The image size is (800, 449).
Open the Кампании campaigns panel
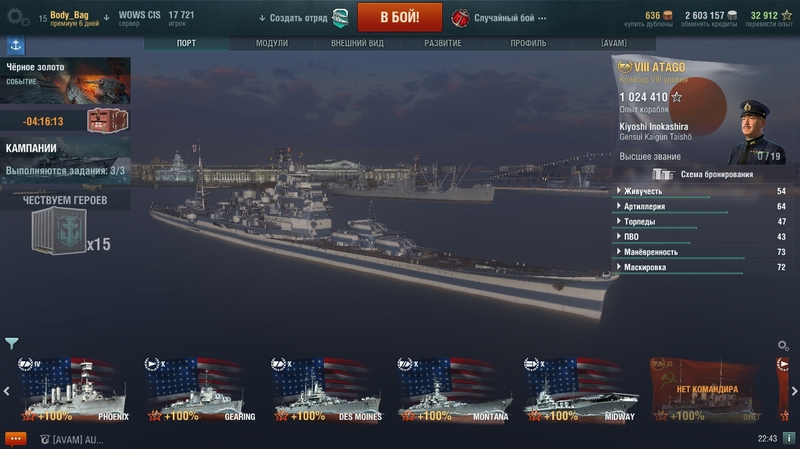click(65, 159)
